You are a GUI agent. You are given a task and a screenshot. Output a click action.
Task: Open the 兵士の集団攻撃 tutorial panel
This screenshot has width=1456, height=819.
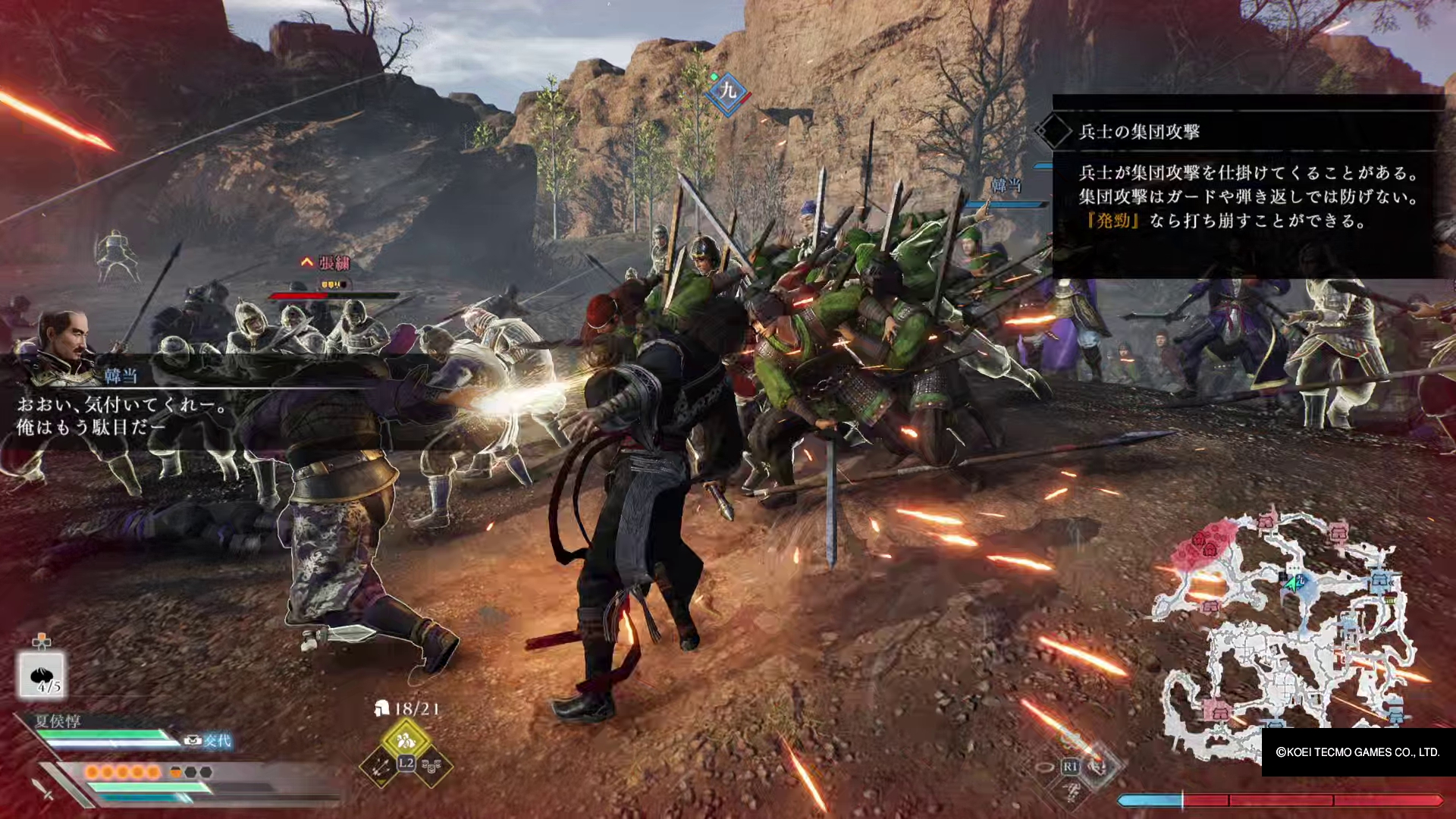(1247, 186)
